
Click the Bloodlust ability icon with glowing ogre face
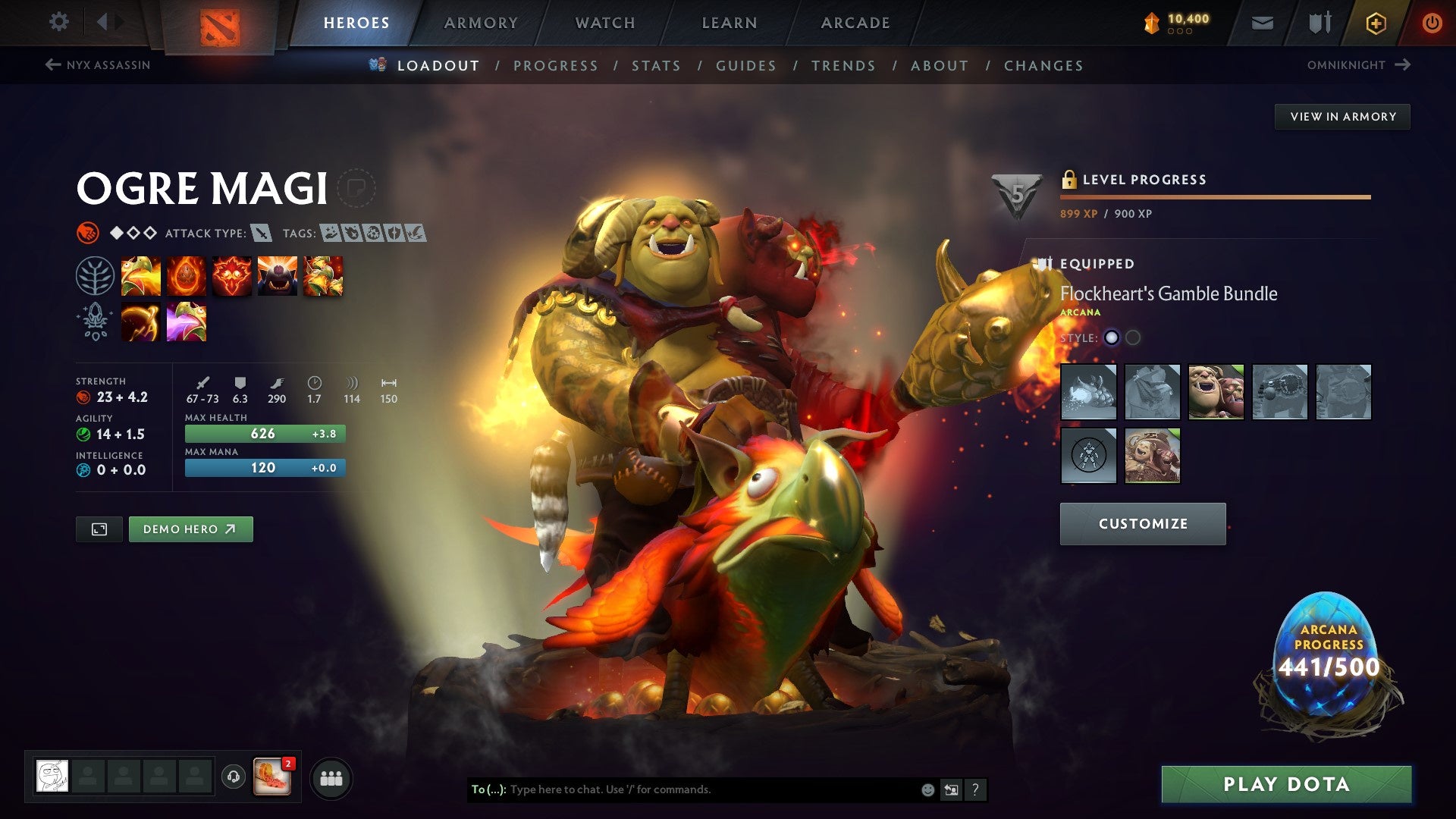[x=232, y=276]
